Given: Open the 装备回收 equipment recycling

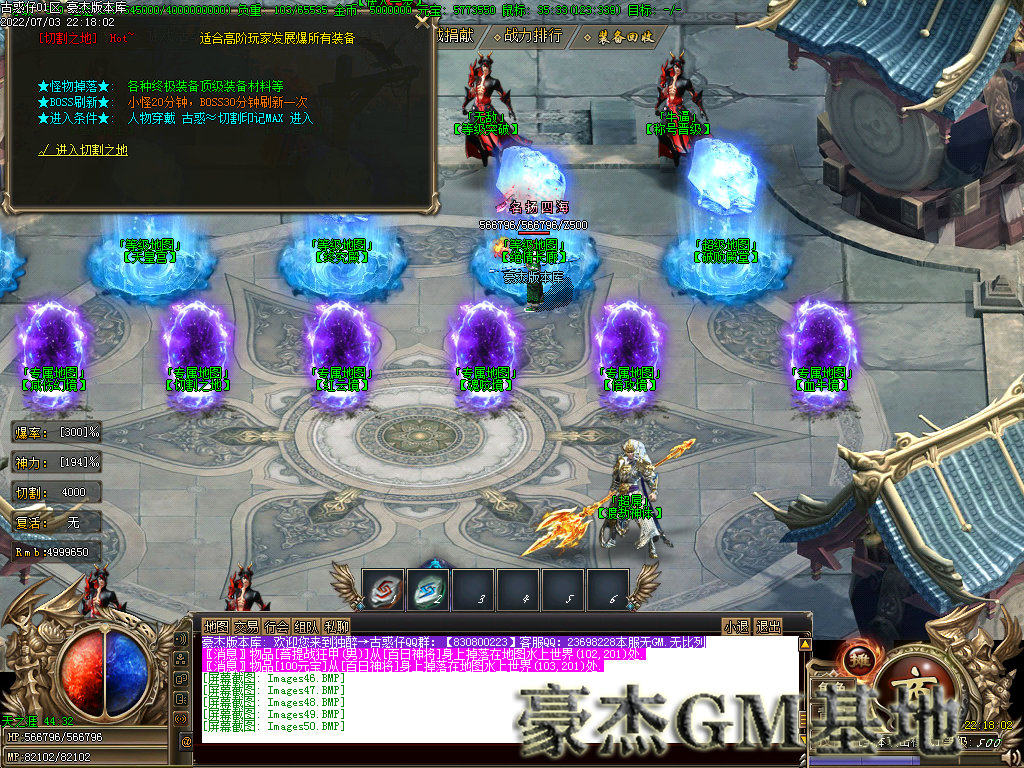Looking at the screenshot, I should tap(625, 36).
